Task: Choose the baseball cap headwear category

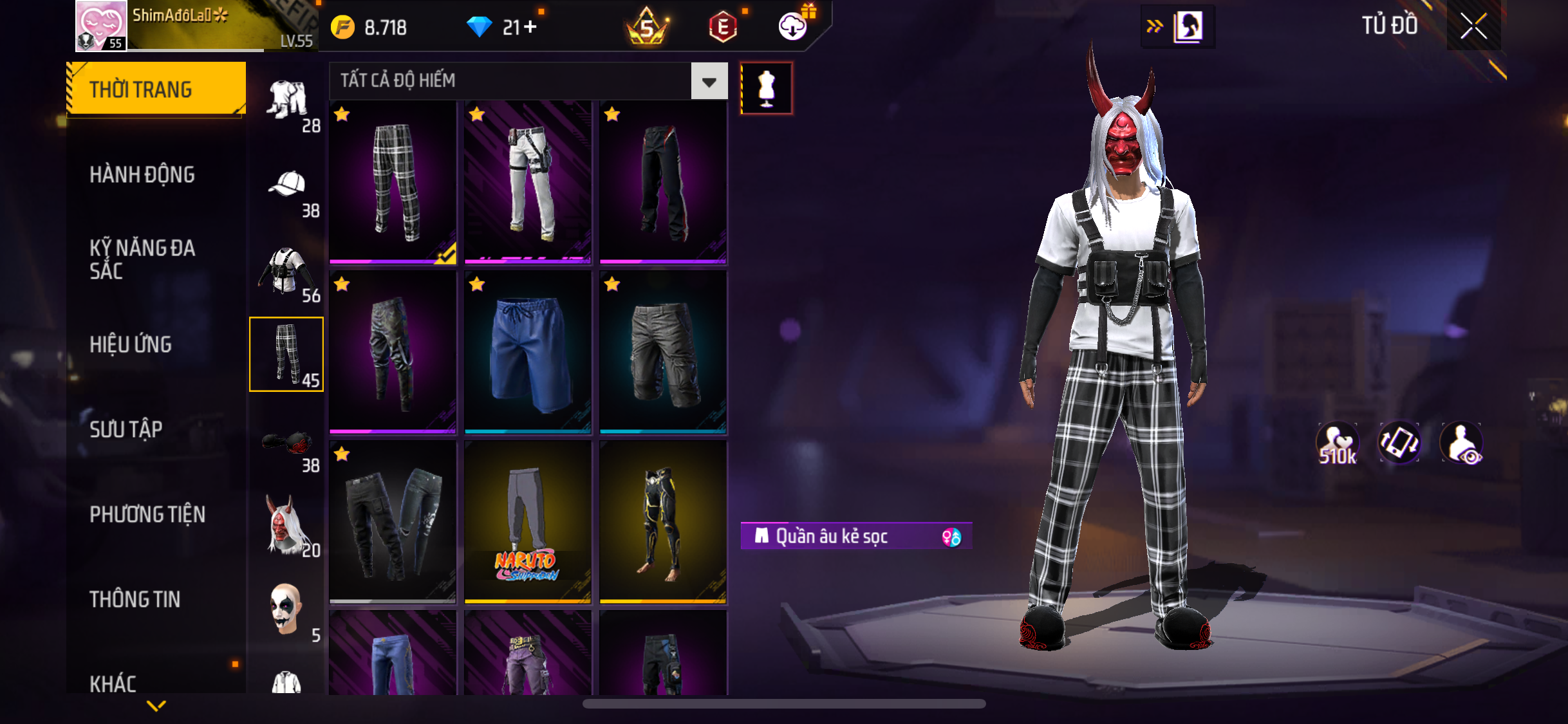Action: (287, 185)
